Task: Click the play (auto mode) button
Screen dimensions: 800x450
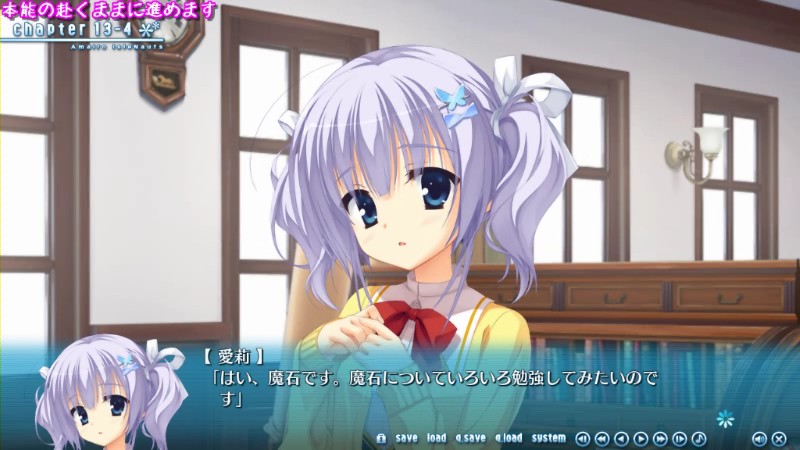Action: [640, 438]
